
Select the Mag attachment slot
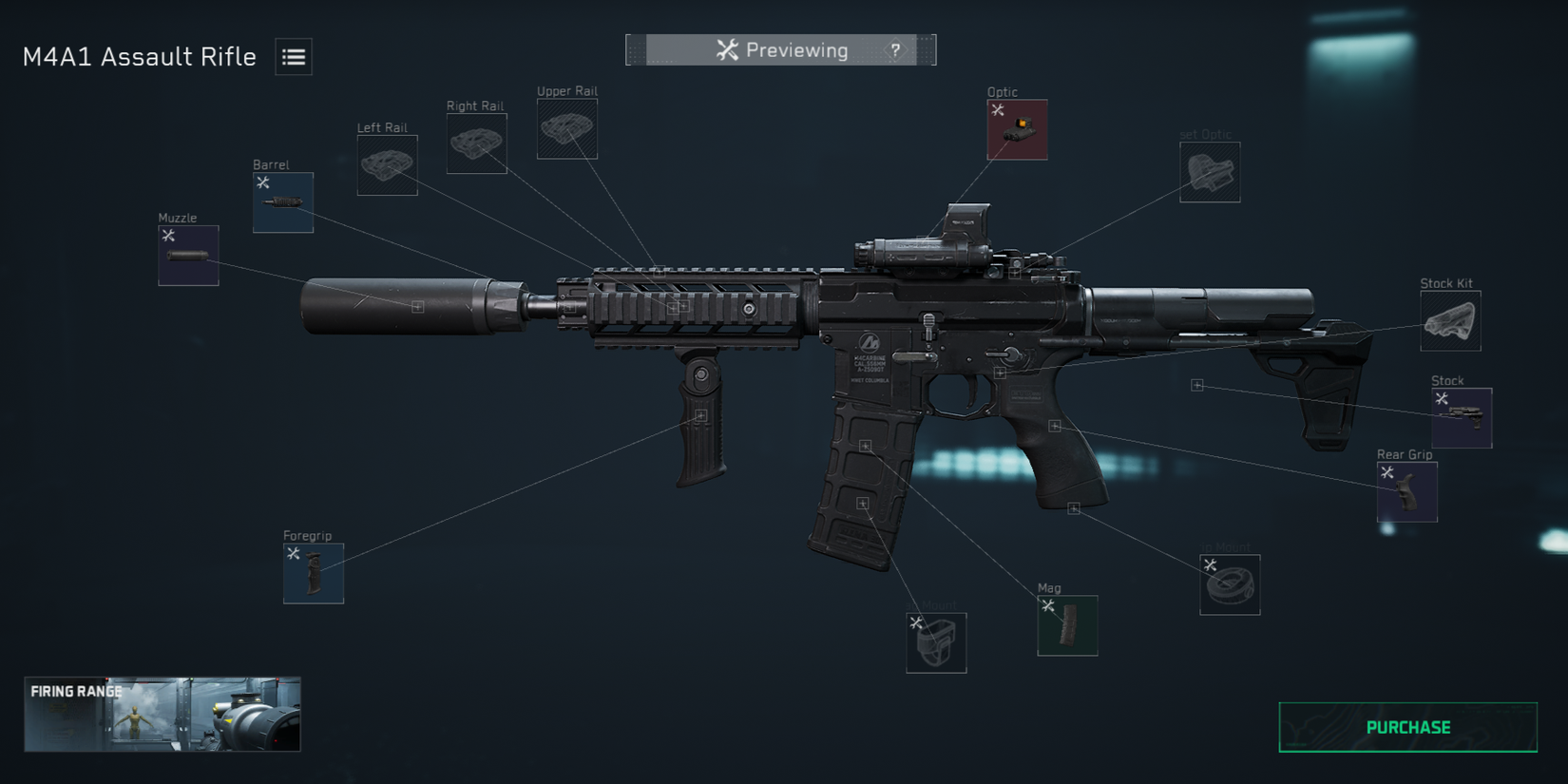pyautogui.click(x=1068, y=625)
